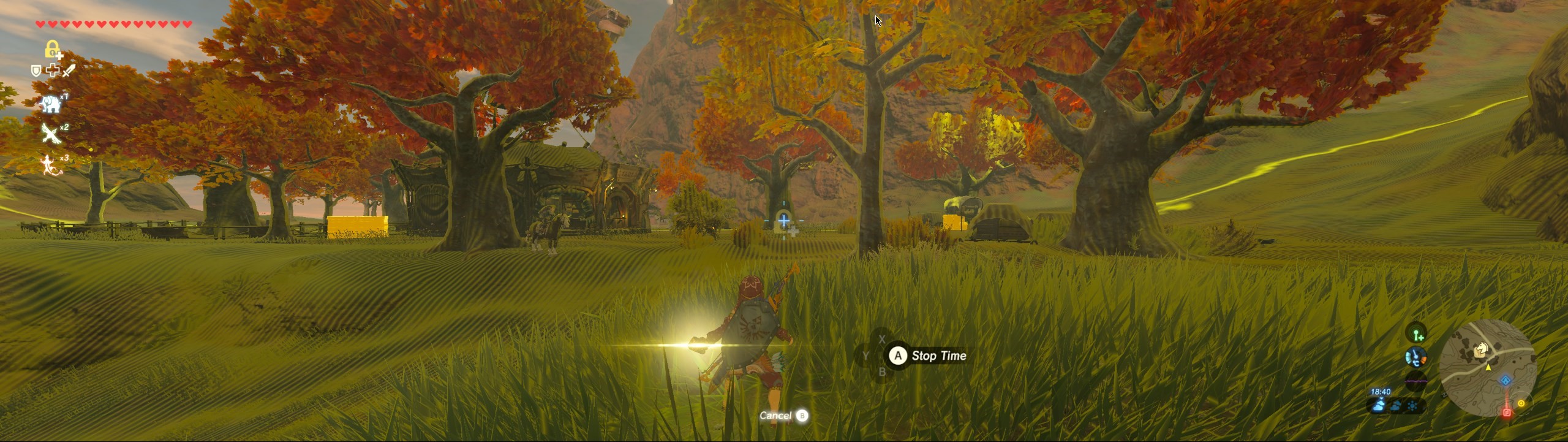Activate the Mipha's Grace elephant icon
Image resolution: width=1568 pixels, height=442 pixels.
point(51,104)
